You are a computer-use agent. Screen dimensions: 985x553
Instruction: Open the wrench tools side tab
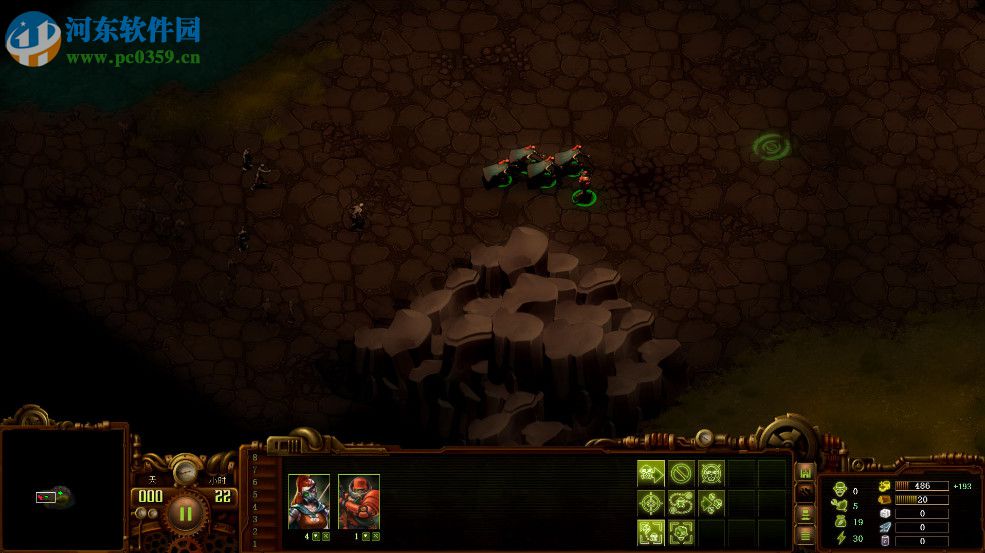[x=805, y=492]
